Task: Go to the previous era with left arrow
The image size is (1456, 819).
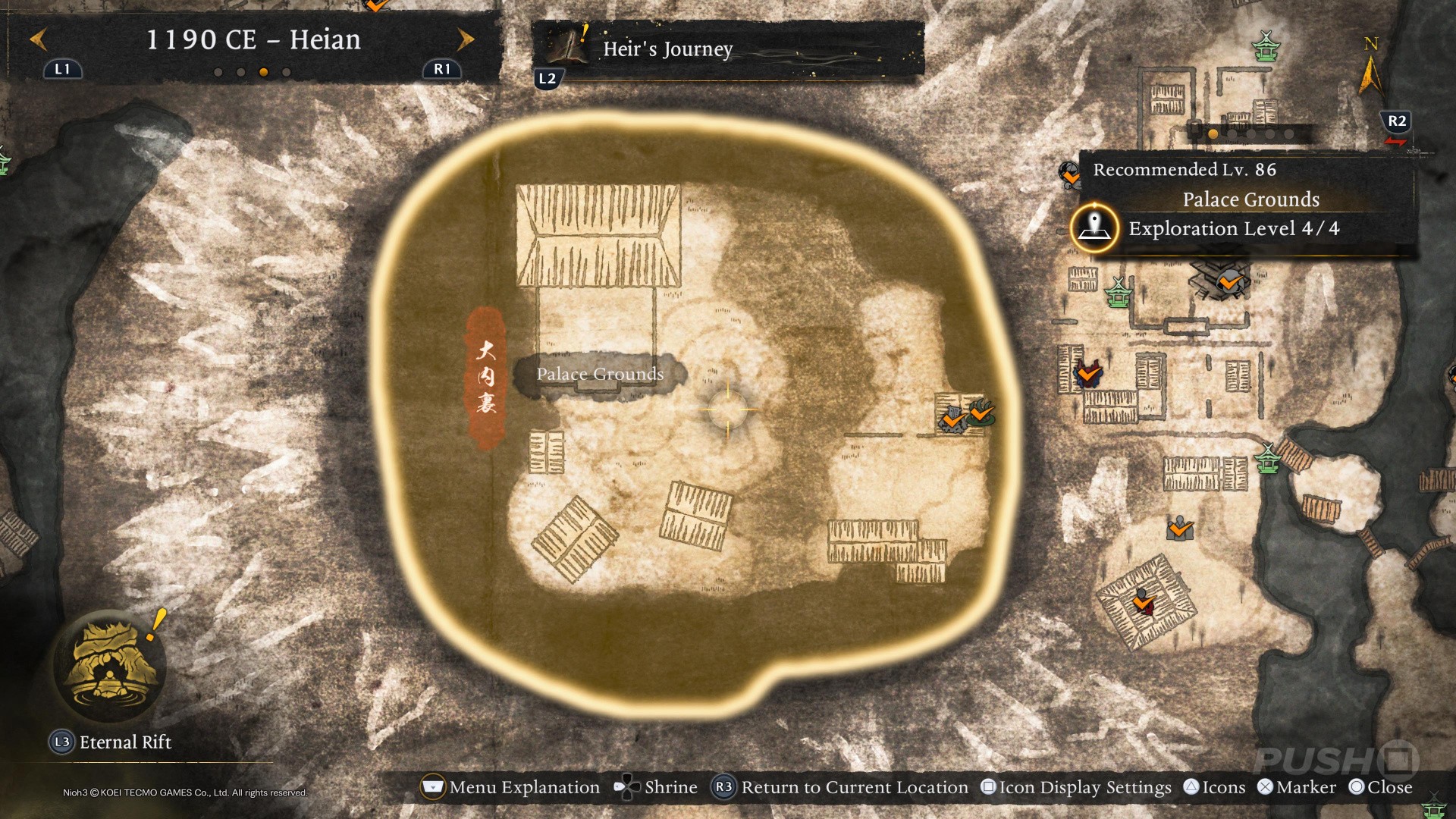Action: coord(39,39)
